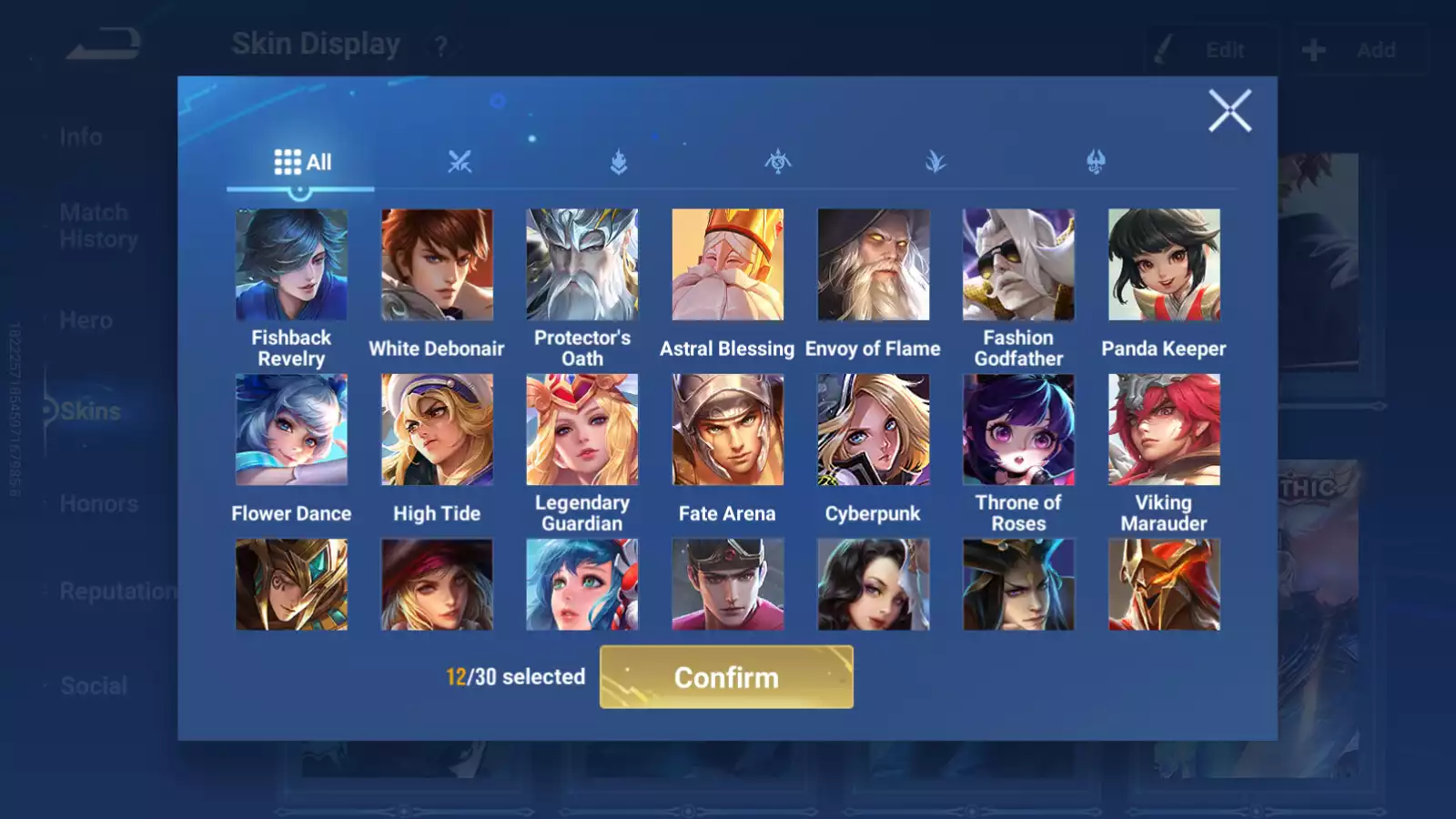Go to Match History in sidebar
The height and width of the screenshot is (819, 1456).
(x=94, y=225)
